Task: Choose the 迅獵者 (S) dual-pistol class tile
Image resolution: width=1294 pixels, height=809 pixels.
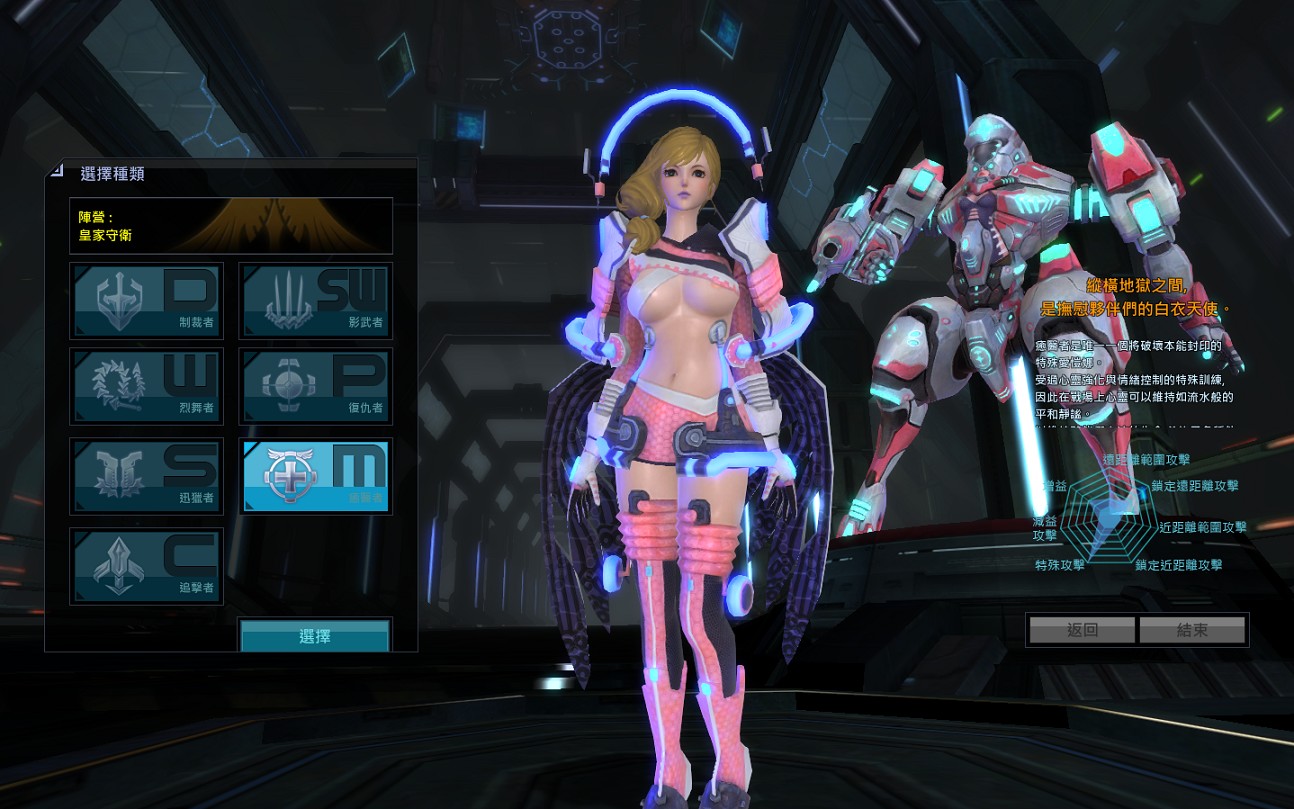Action: click(x=147, y=476)
